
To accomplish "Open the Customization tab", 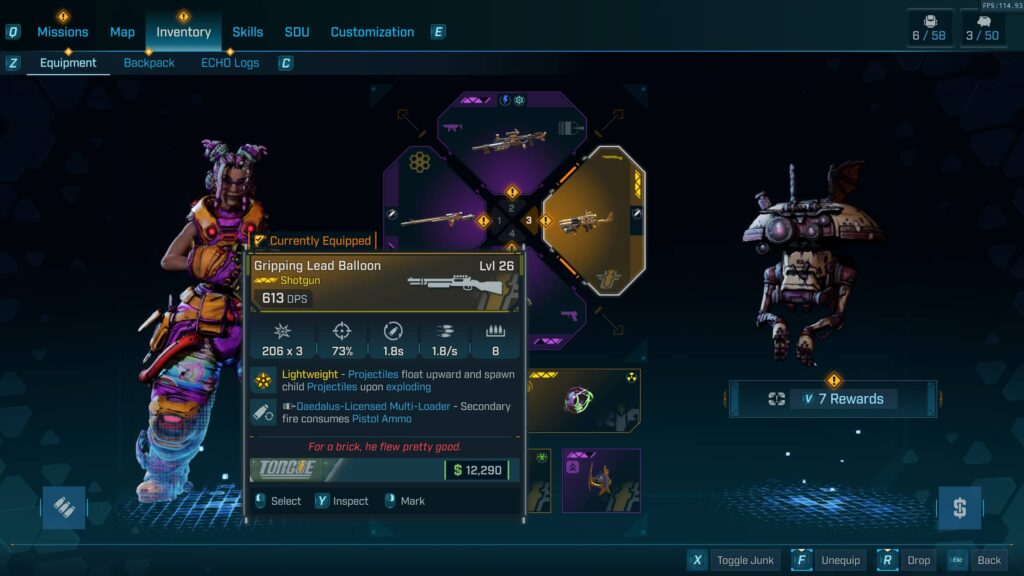I will point(372,32).
